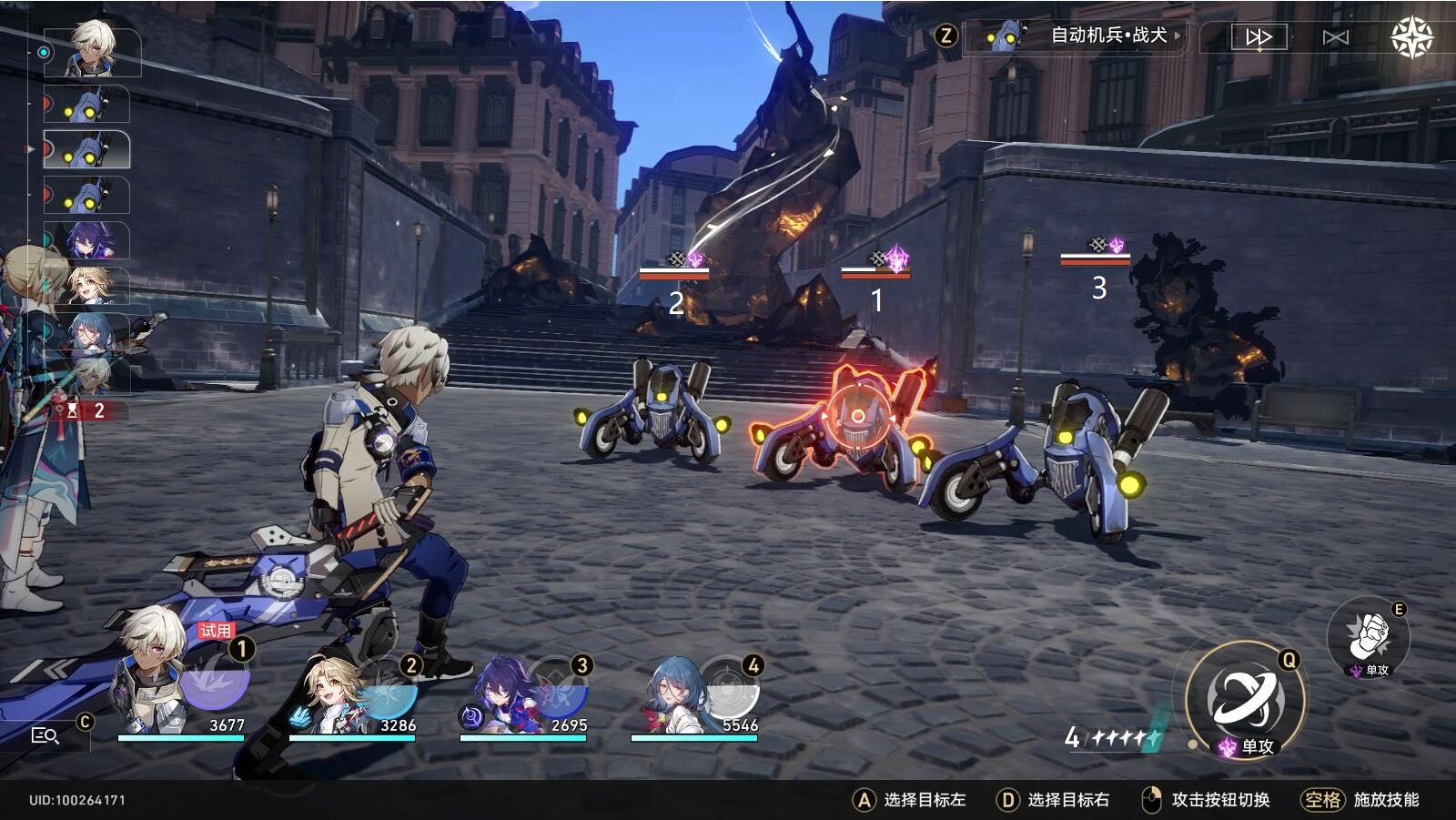The width and height of the screenshot is (1456, 820).
Task: Click the top portrait in the turn order bar
Action: click(x=91, y=52)
